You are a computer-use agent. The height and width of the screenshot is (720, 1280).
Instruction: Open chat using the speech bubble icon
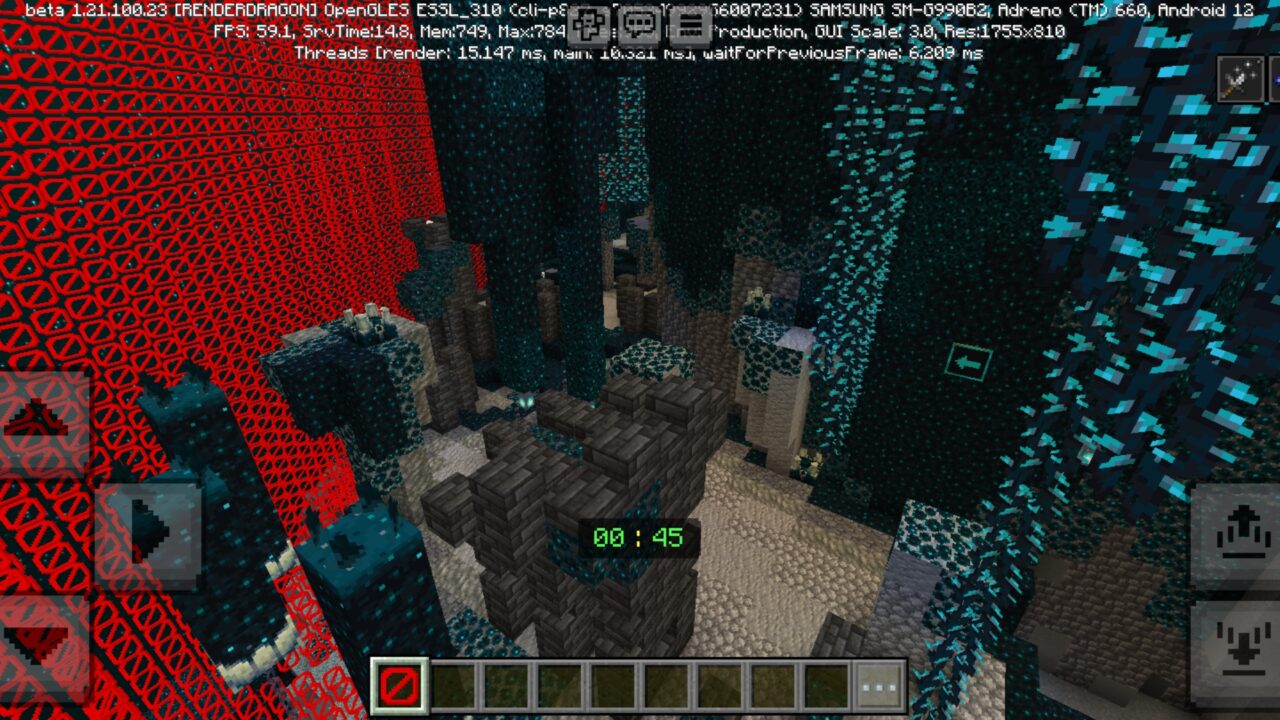638,26
